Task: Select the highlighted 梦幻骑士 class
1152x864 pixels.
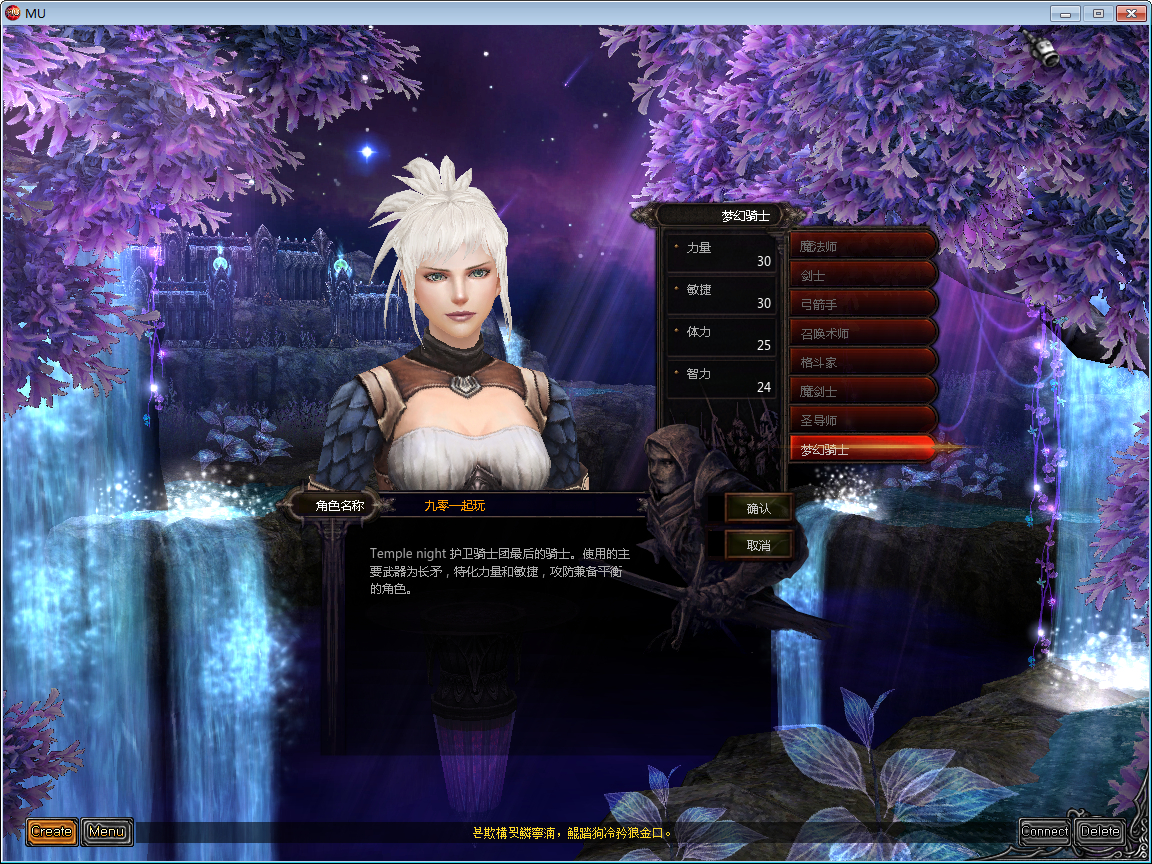Action: pos(862,450)
